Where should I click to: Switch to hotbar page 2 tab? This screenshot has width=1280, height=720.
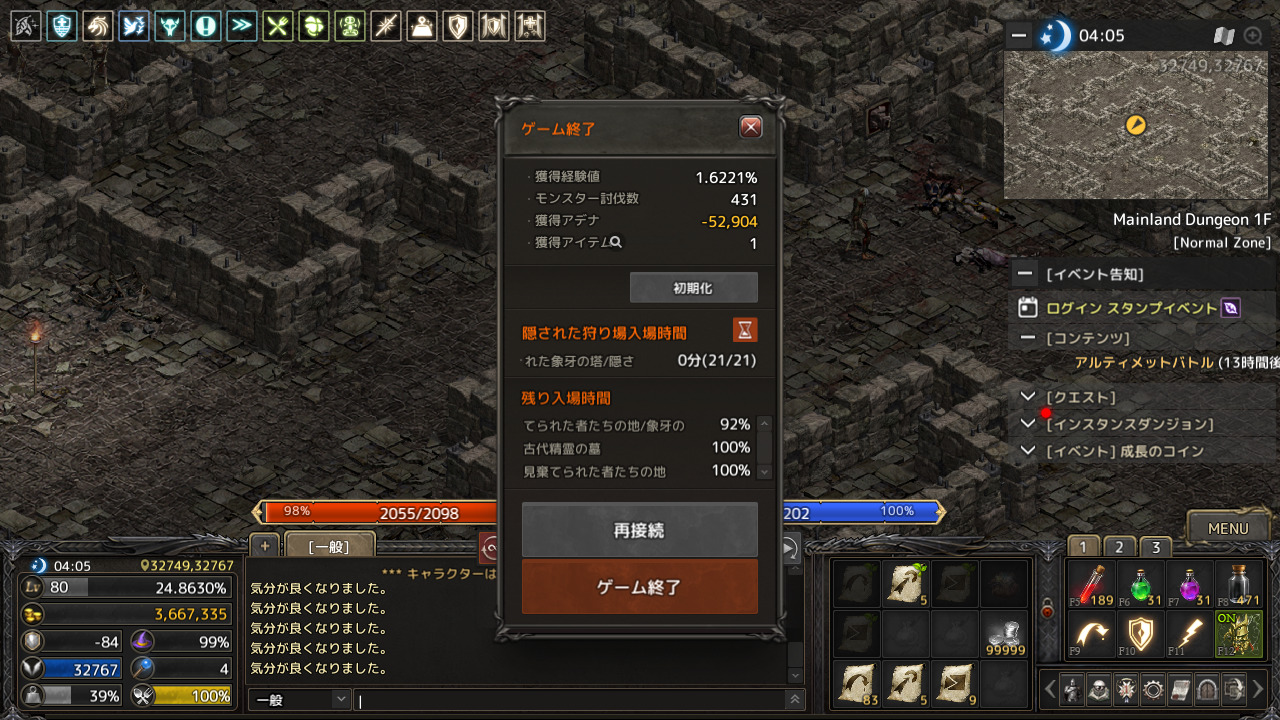click(1119, 547)
